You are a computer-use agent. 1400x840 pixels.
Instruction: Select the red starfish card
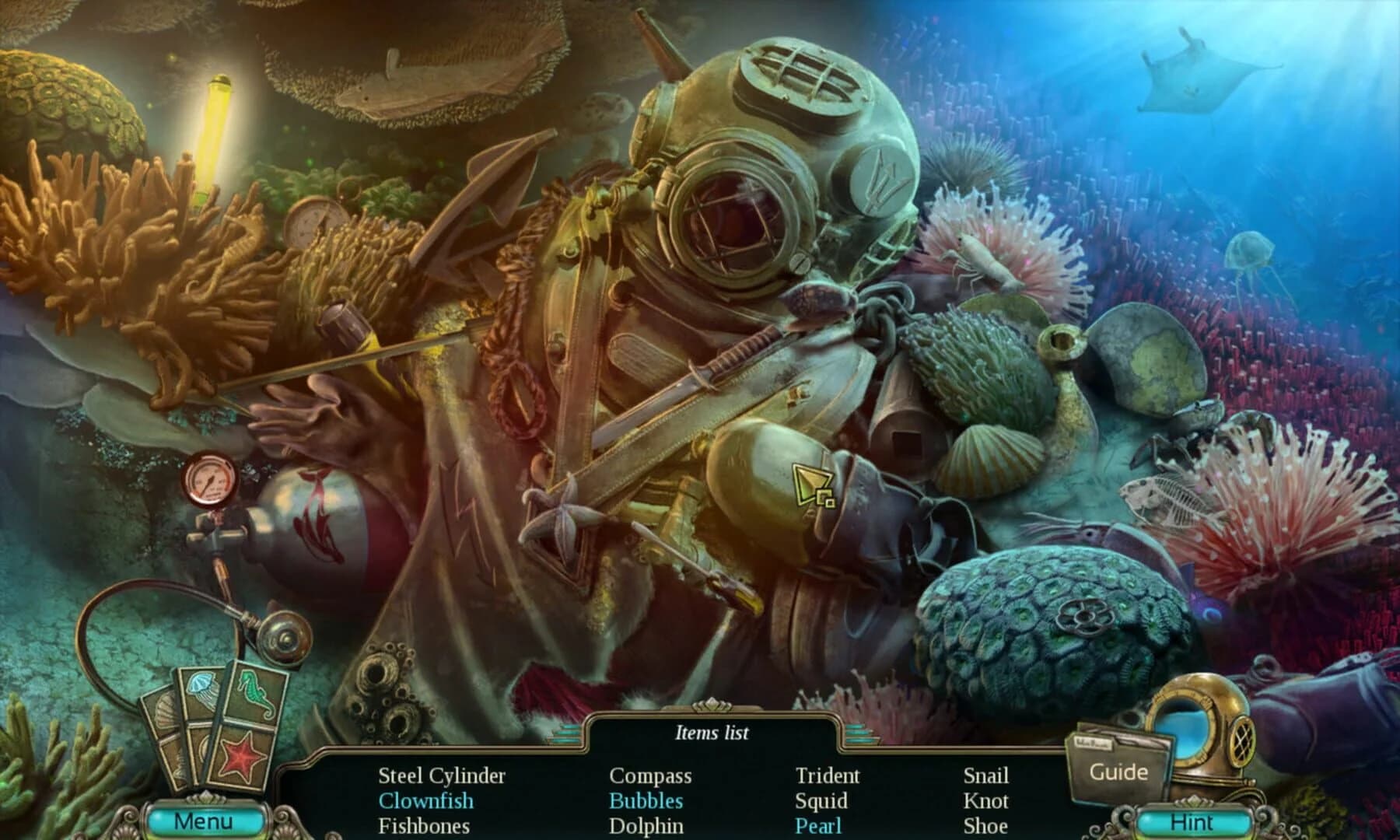[x=241, y=757]
